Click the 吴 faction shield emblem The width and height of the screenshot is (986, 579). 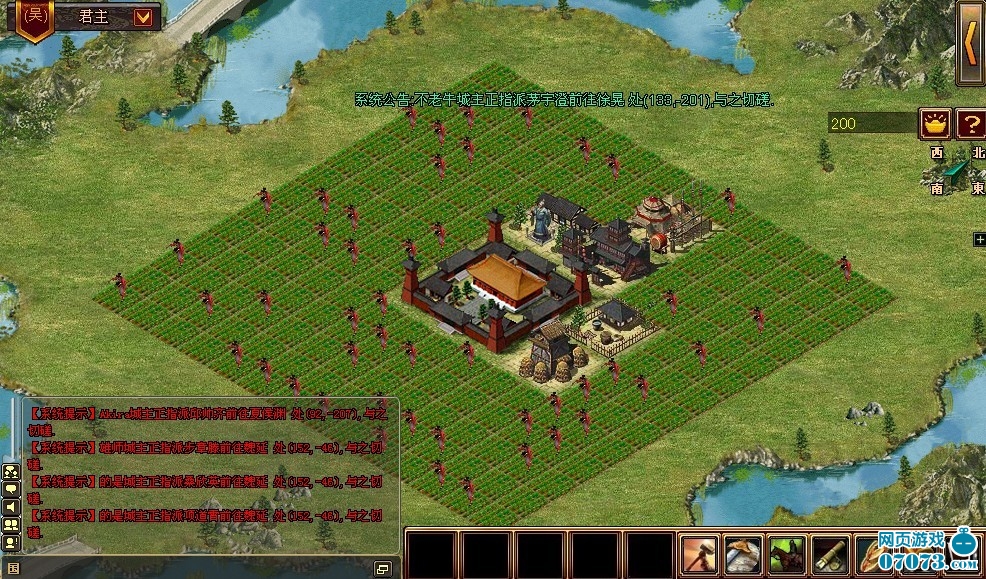(x=36, y=17)
